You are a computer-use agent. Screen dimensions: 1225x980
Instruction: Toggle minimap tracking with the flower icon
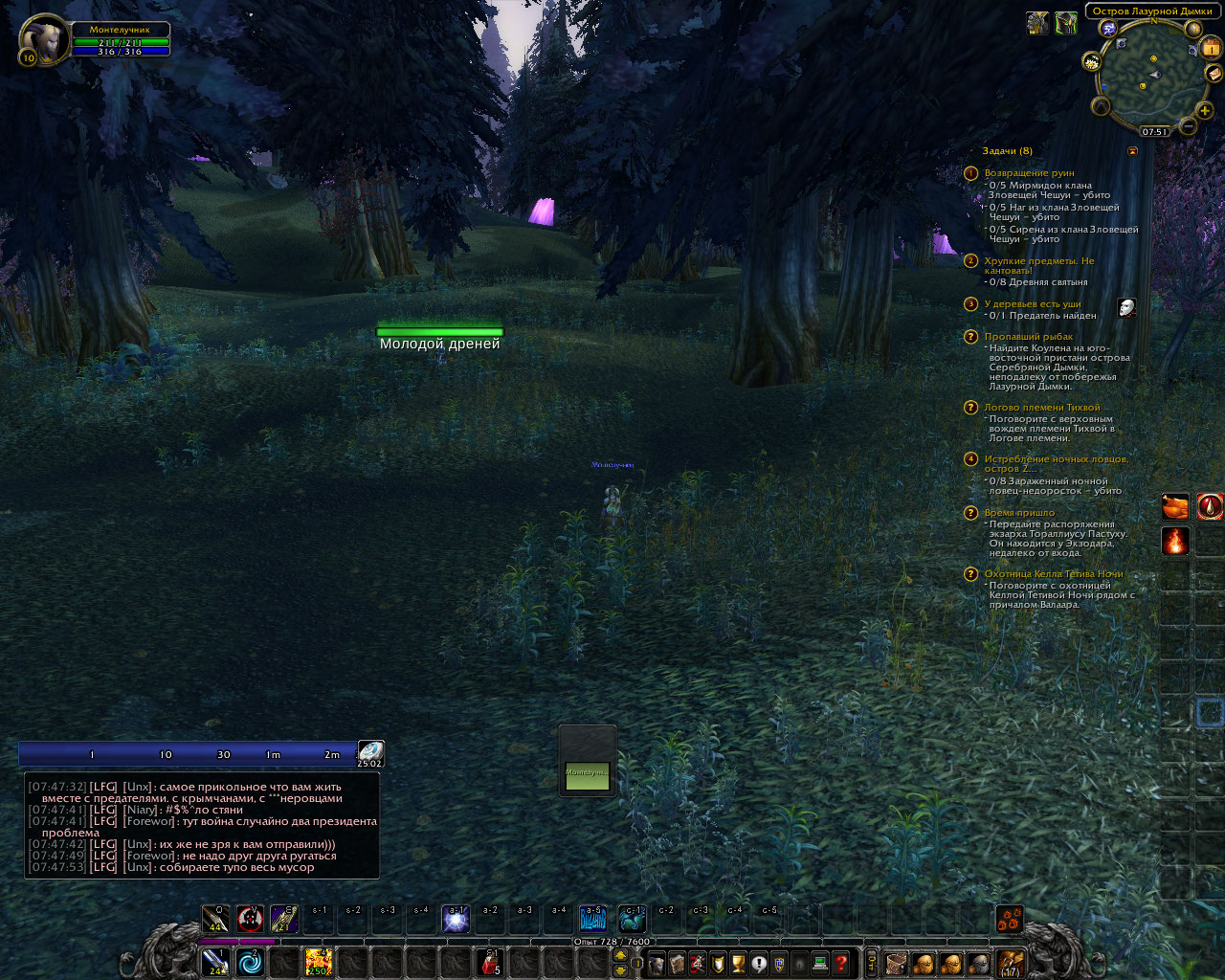(1091, 61)
